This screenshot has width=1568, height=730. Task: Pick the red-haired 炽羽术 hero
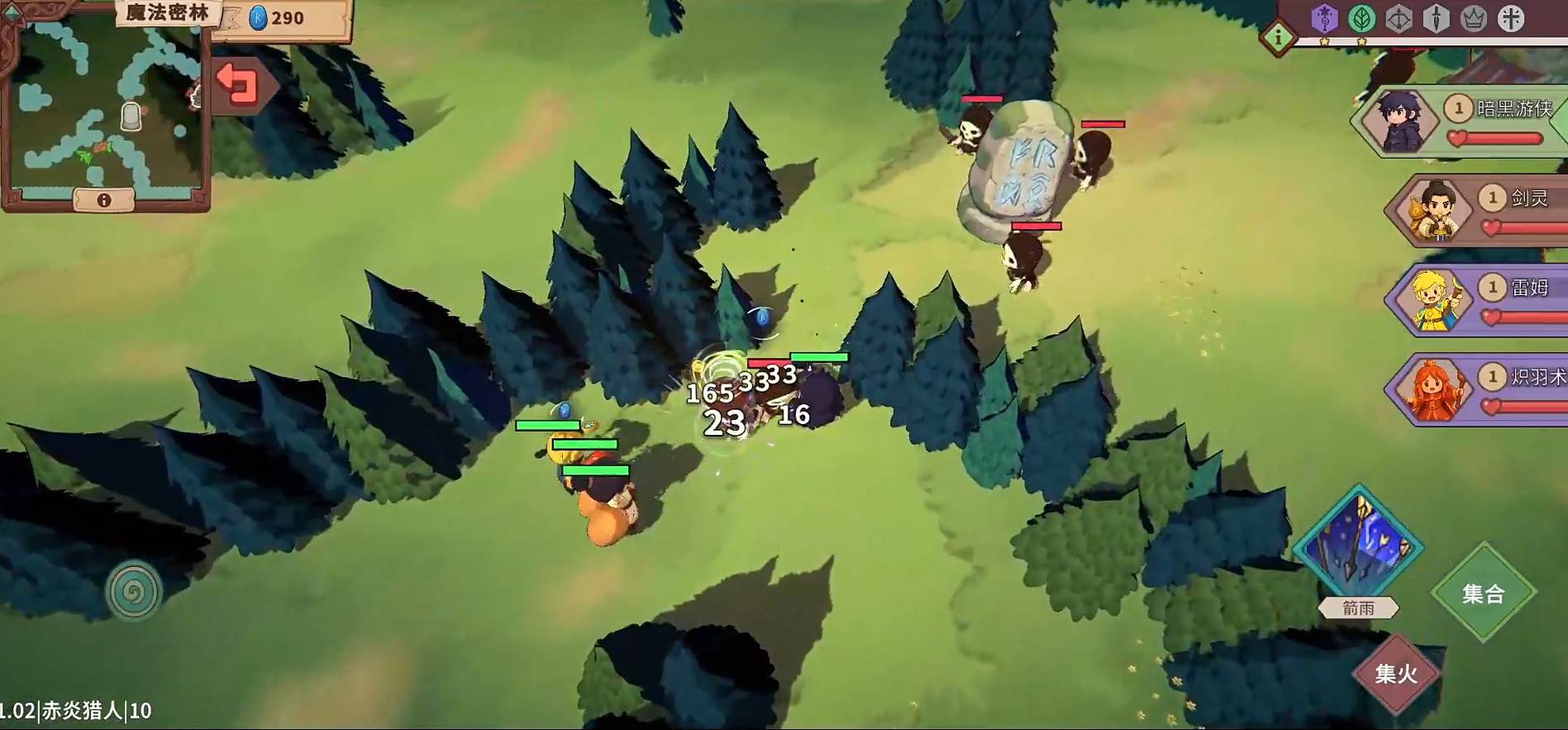tap(1434, 389)
